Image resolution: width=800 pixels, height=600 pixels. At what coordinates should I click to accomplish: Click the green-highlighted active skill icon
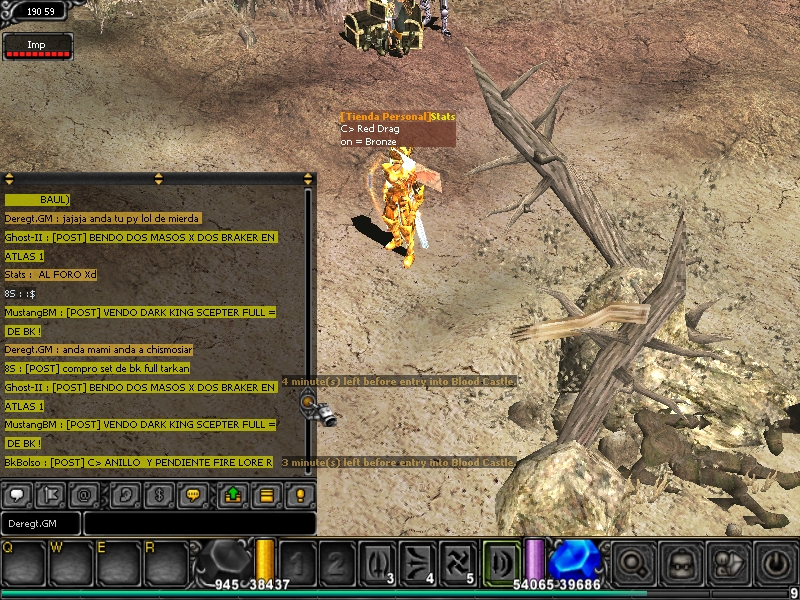click(502, 561)
